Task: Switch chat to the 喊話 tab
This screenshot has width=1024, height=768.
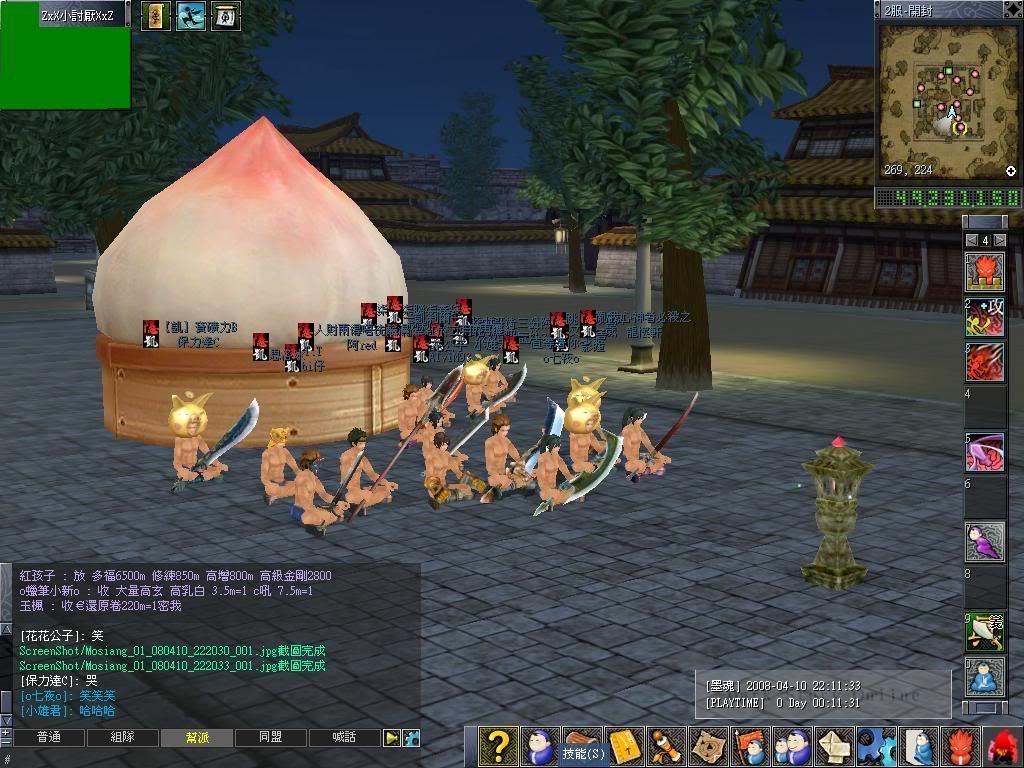Action: tap(344, 738)
